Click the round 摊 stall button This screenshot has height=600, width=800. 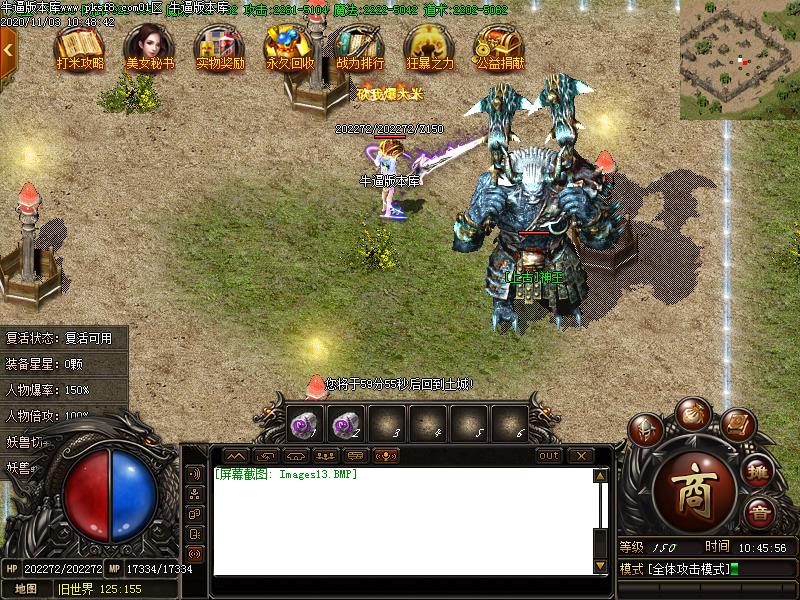click(x=759, y=472)
